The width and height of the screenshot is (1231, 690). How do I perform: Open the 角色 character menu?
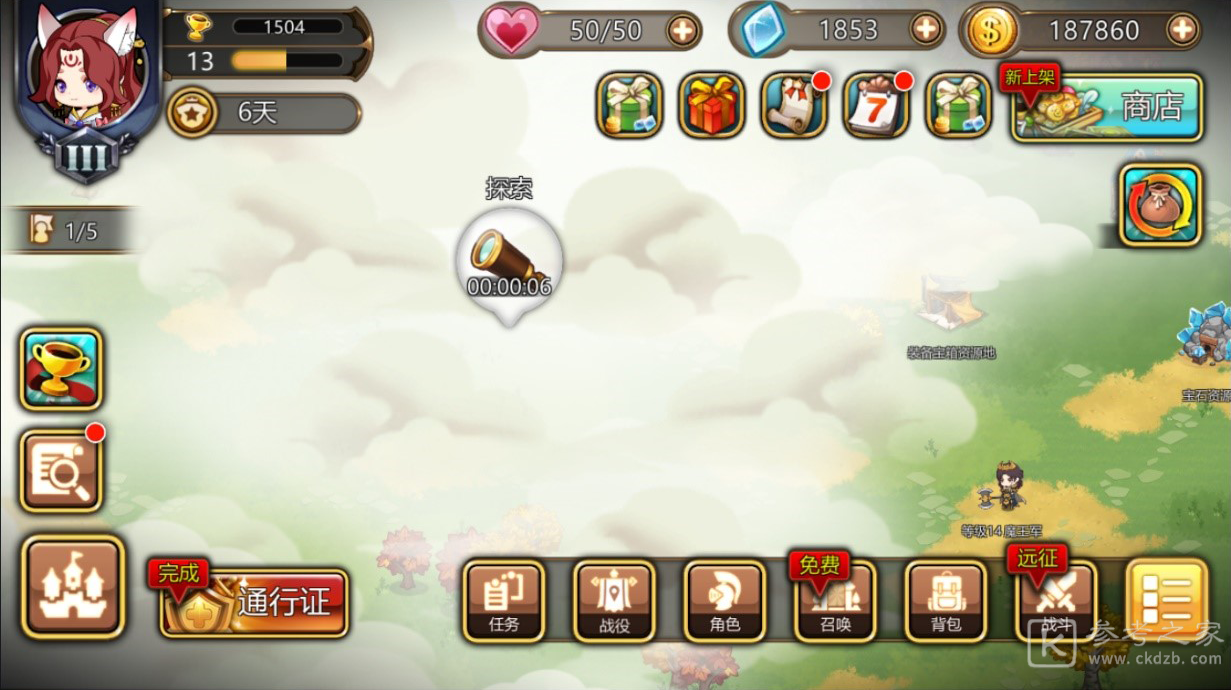pyautogui.click(x=724, y=600)
